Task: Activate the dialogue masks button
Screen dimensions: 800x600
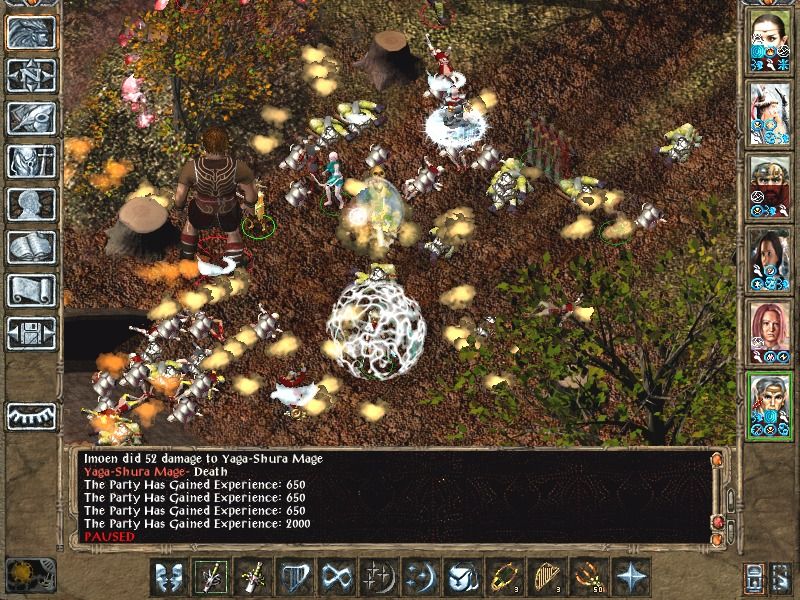Action: click(x=168, y=577)
